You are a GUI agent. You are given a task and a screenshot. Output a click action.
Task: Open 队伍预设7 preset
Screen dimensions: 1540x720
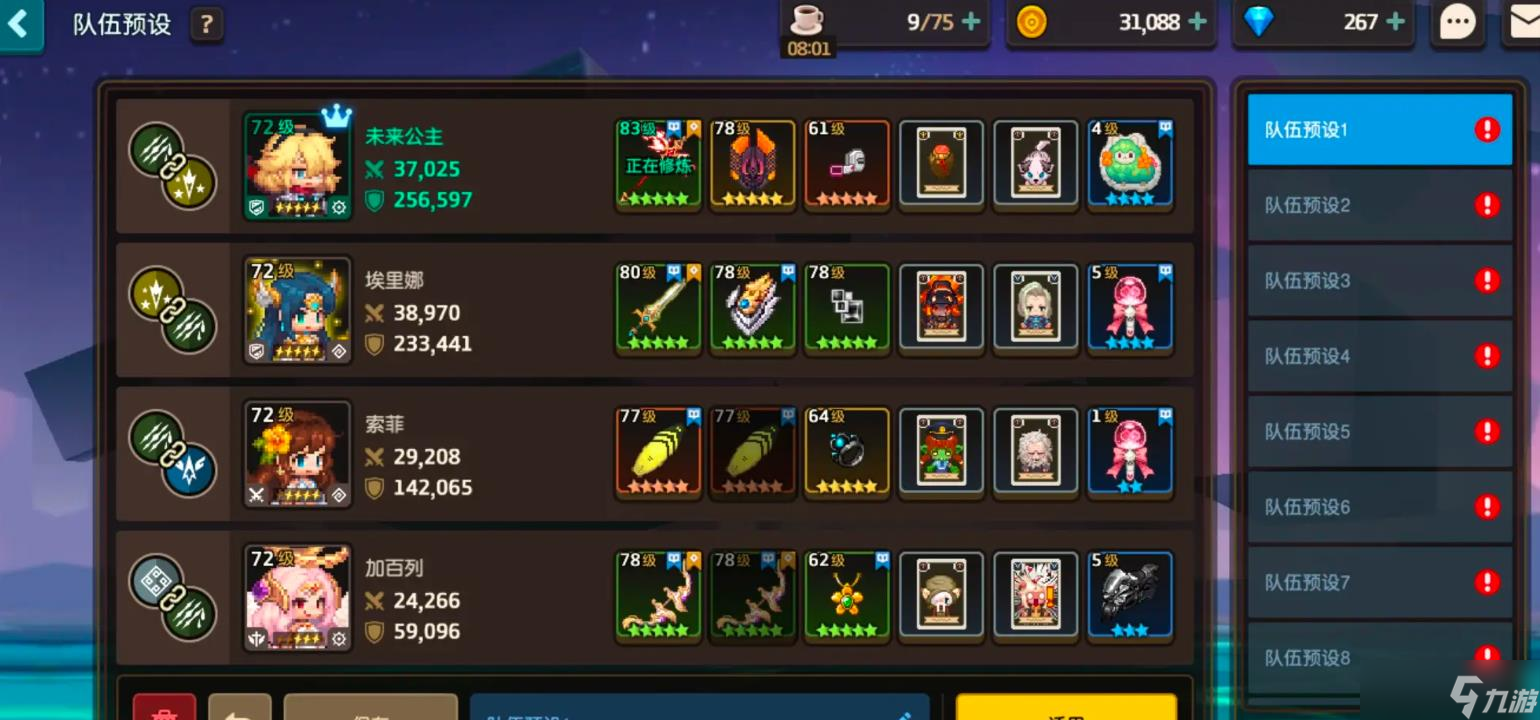click(1378, 582)
